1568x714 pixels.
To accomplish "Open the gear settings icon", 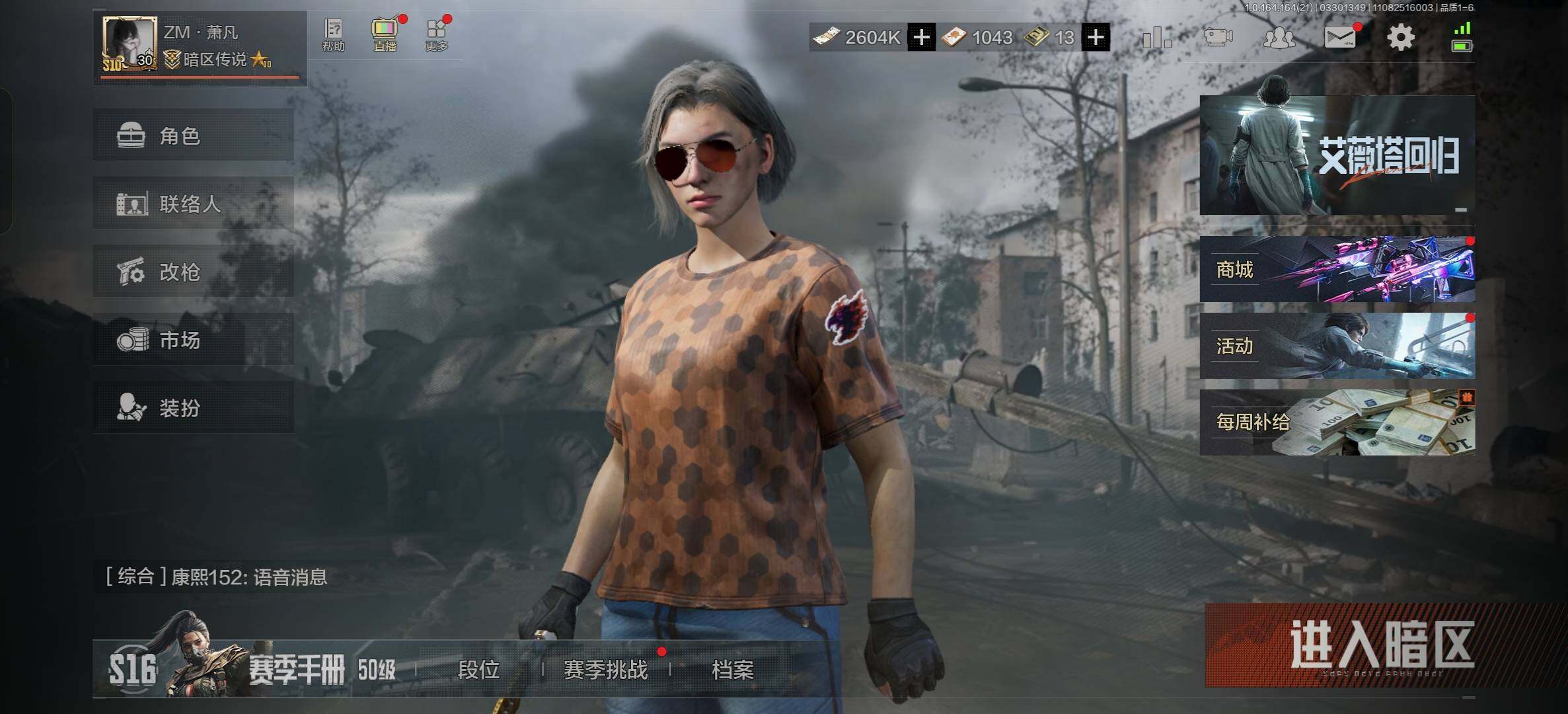I will tap(1400, 37).
